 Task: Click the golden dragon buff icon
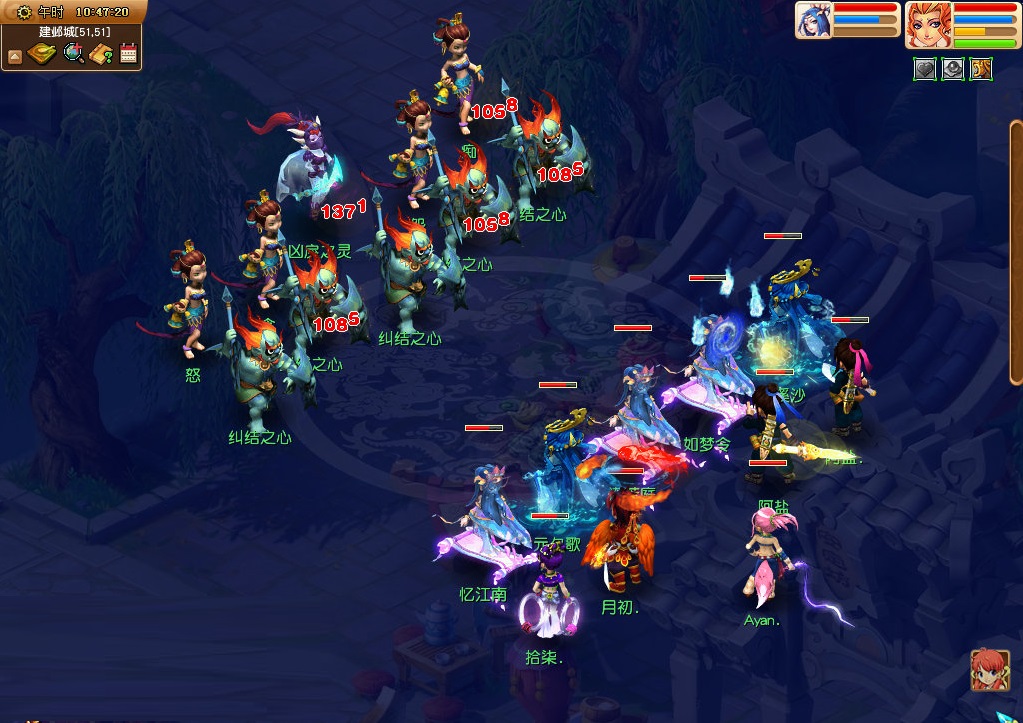coord(981,70)
